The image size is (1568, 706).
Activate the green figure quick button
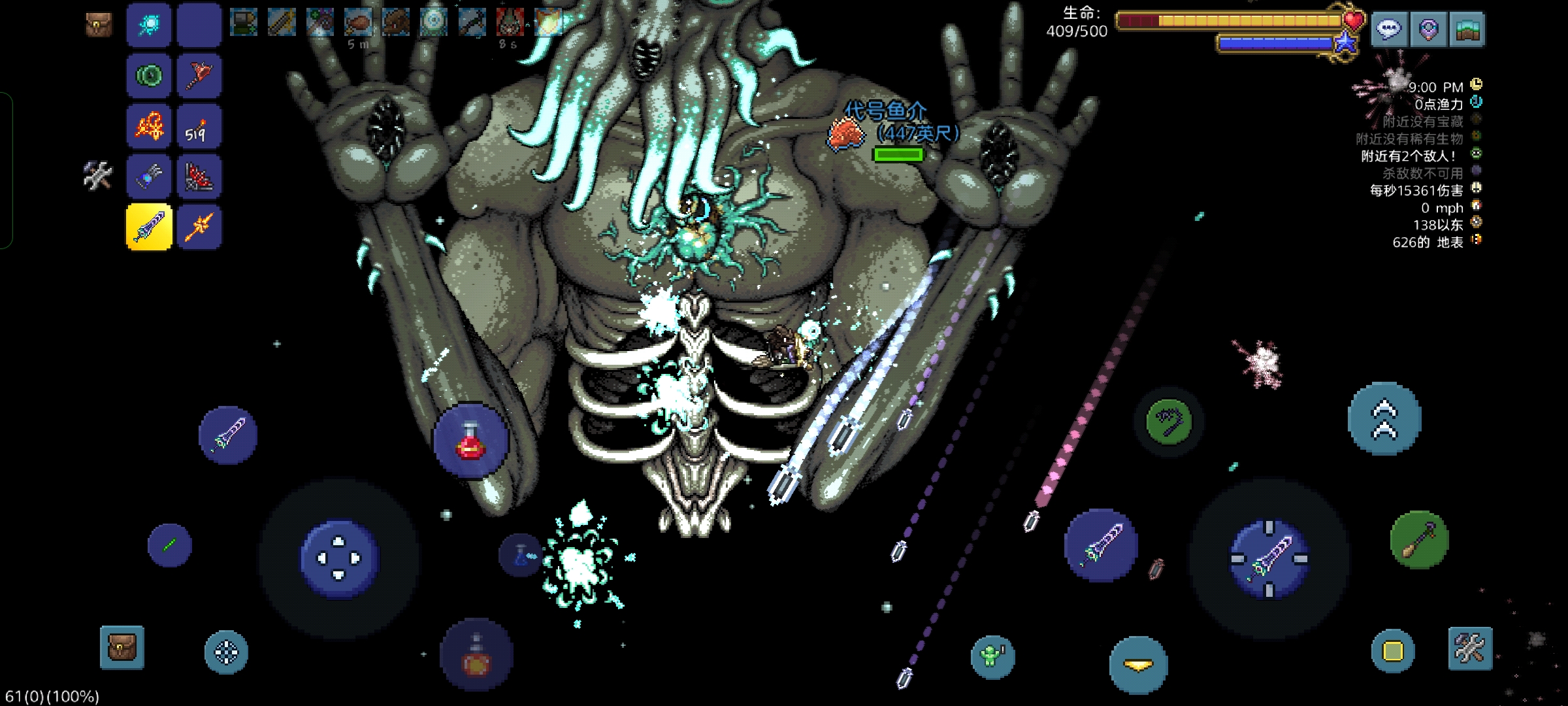992,656
